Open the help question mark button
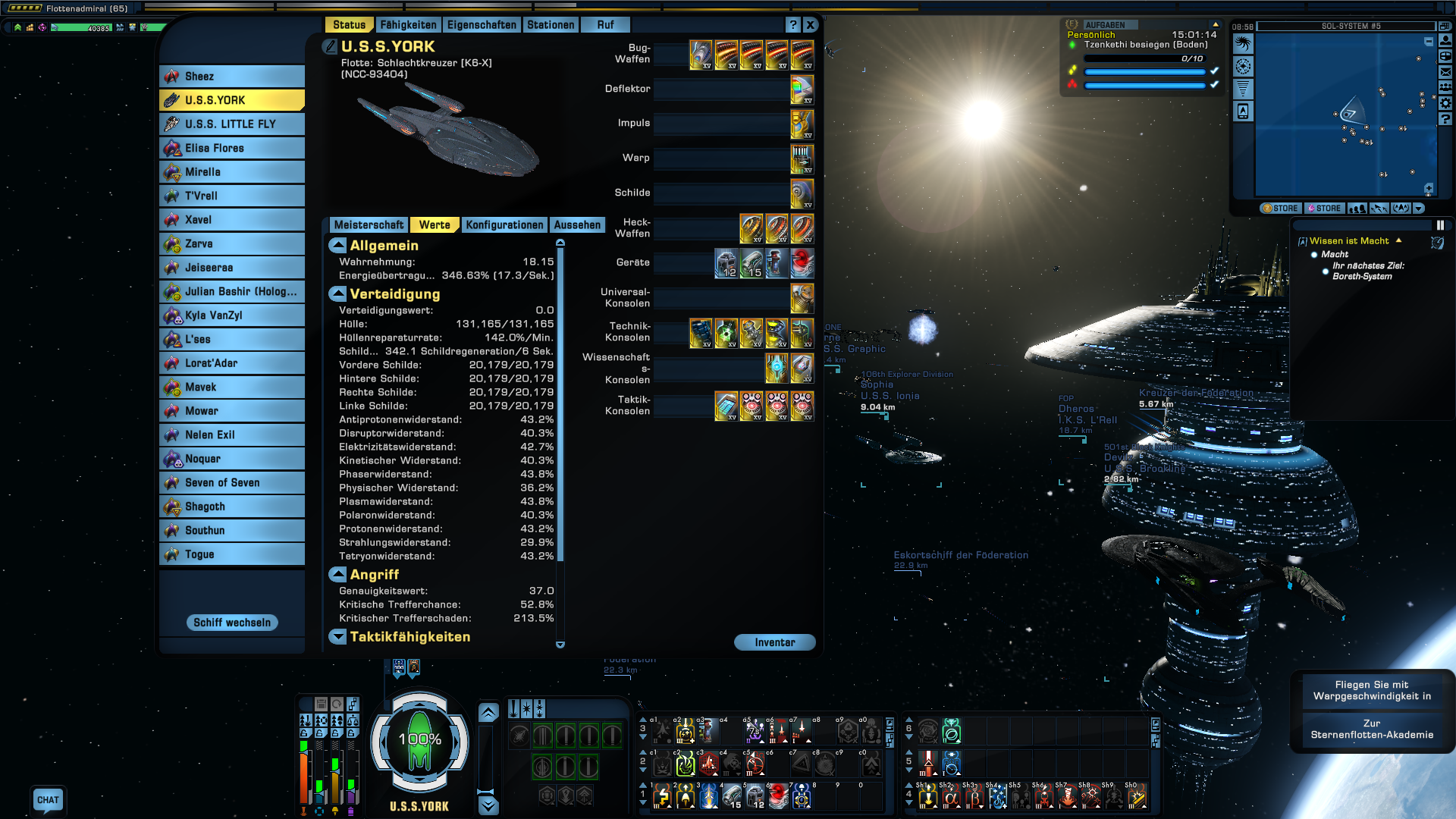The width and height of the screenshot is (1456, 819). (793, 25)
